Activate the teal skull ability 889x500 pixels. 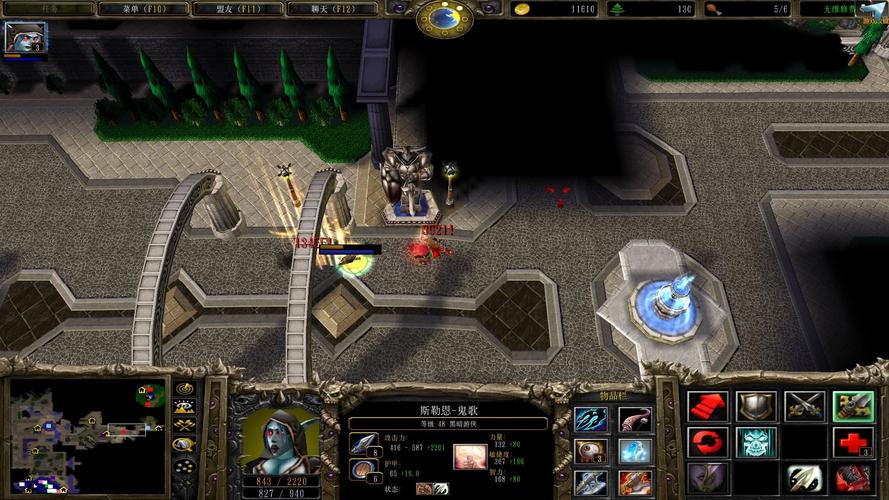pos(756,441)
